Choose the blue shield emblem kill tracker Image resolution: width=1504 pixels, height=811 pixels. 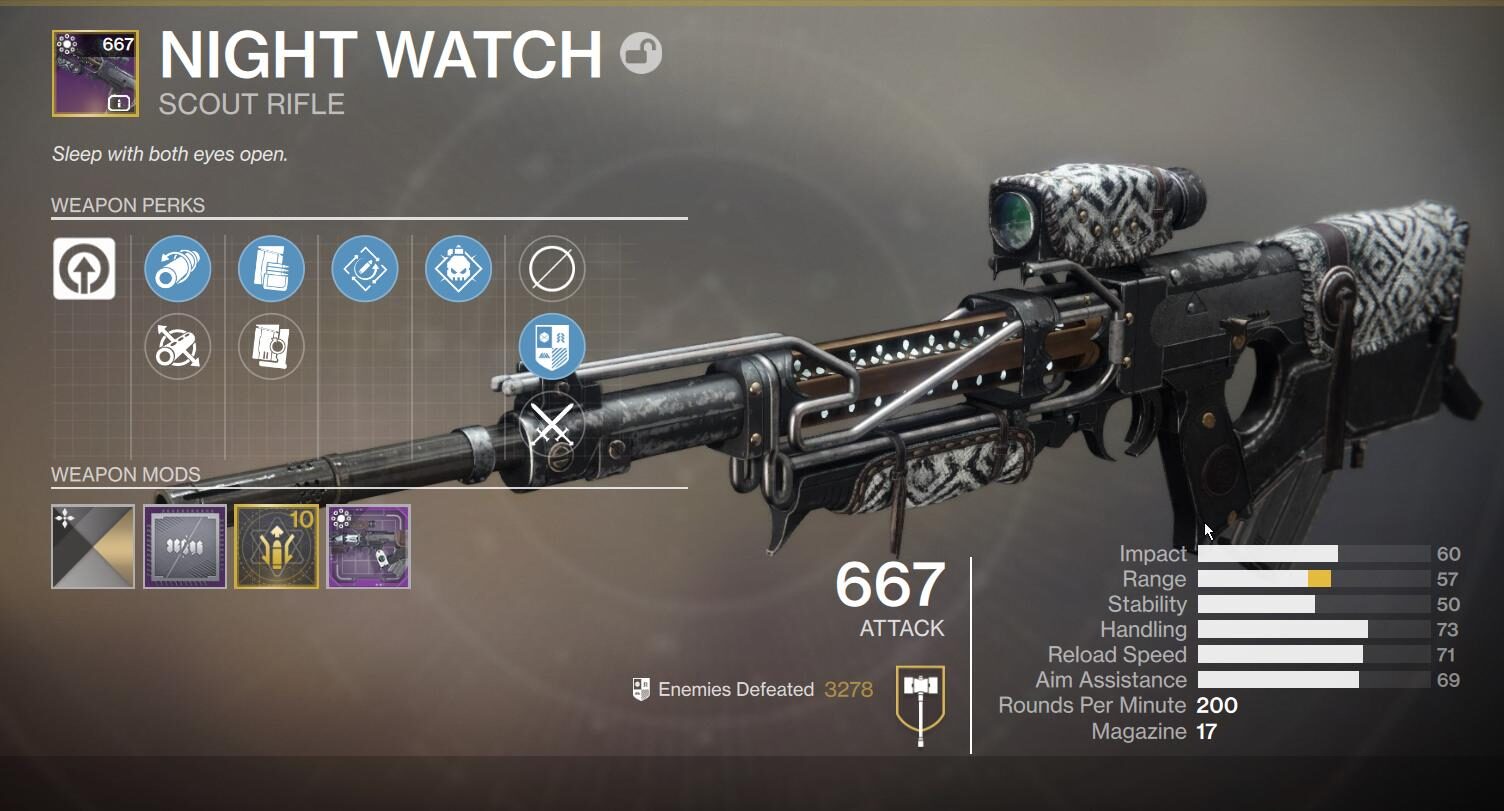552,346
